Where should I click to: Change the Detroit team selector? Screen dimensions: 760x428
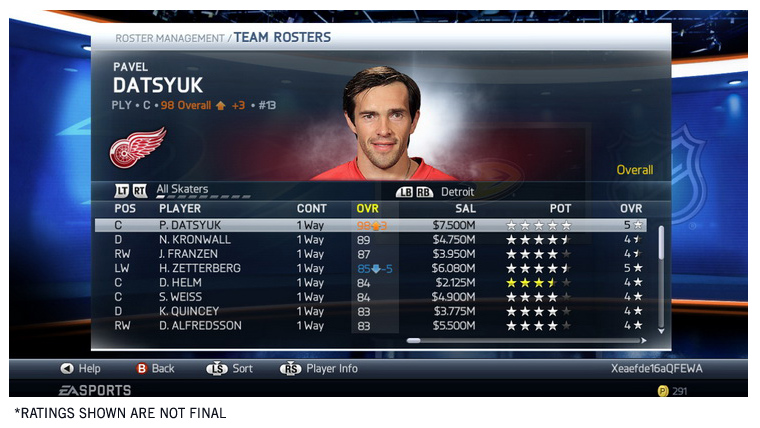point(457,191)
